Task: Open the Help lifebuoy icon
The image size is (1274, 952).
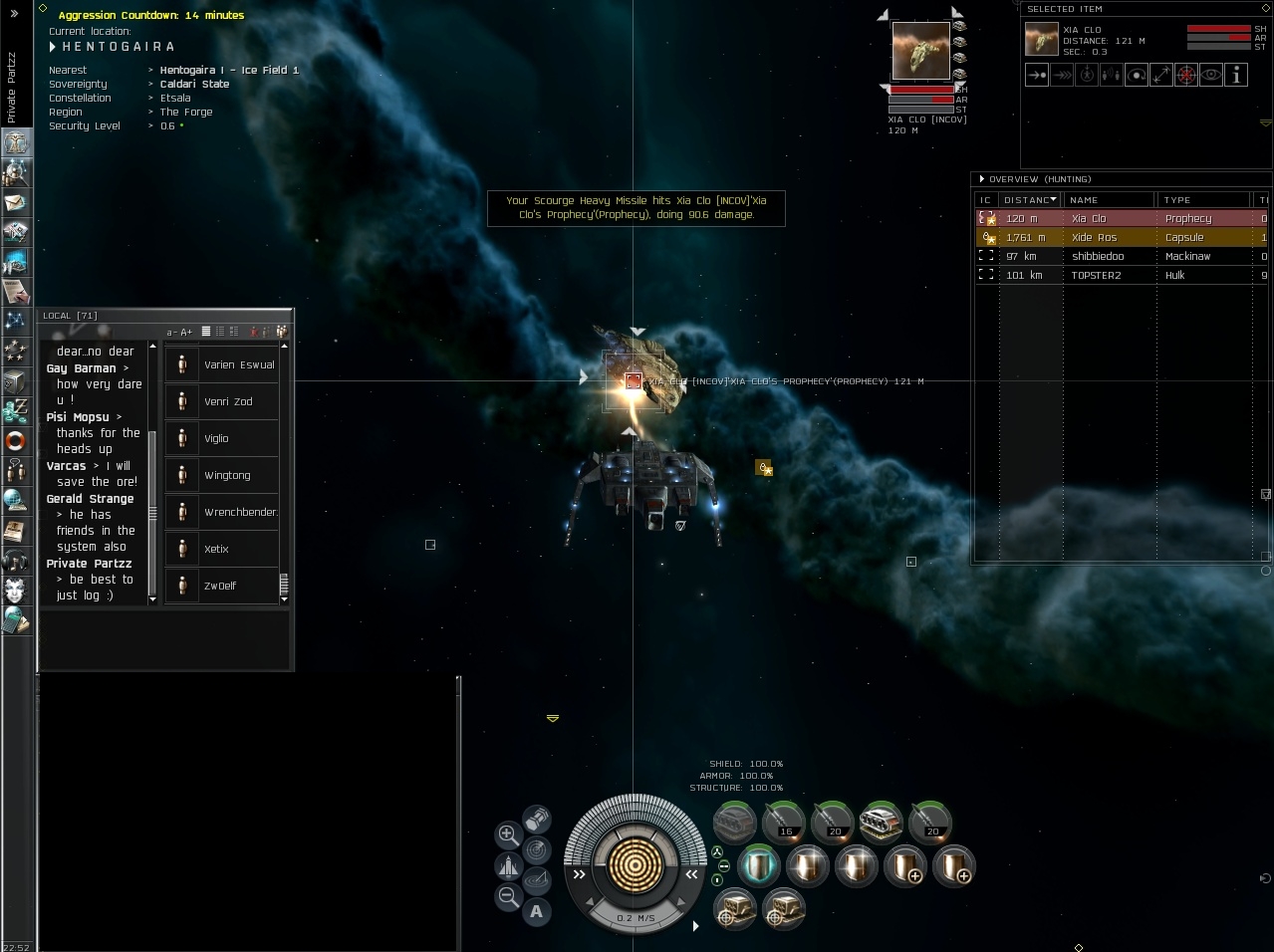Action: (16, 440)
